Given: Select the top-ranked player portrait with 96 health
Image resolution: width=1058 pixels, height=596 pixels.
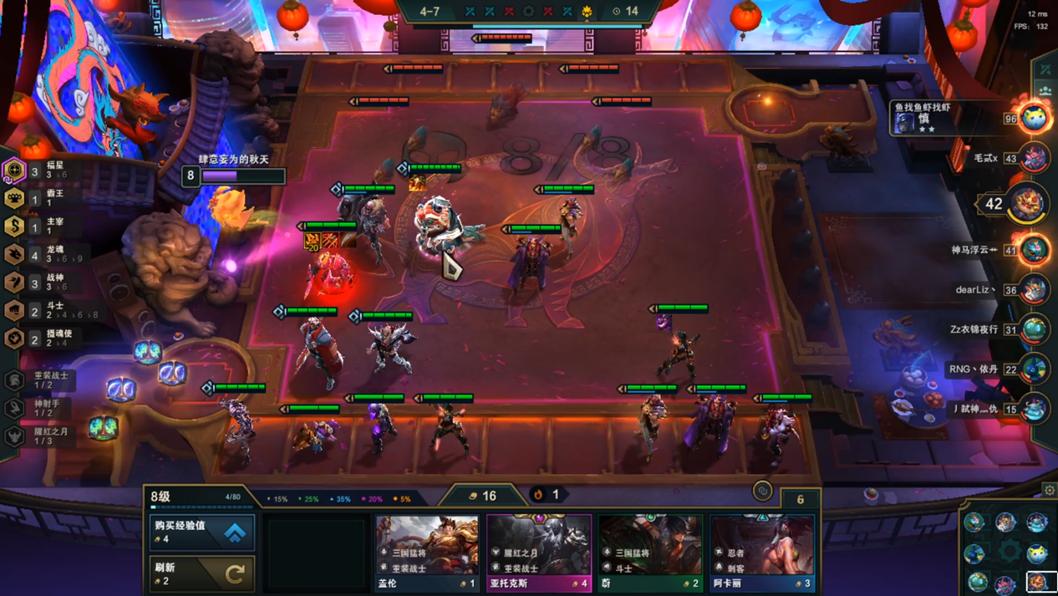Looking at the screenshot, I should pyautogui.click(x=1032, y=118).
